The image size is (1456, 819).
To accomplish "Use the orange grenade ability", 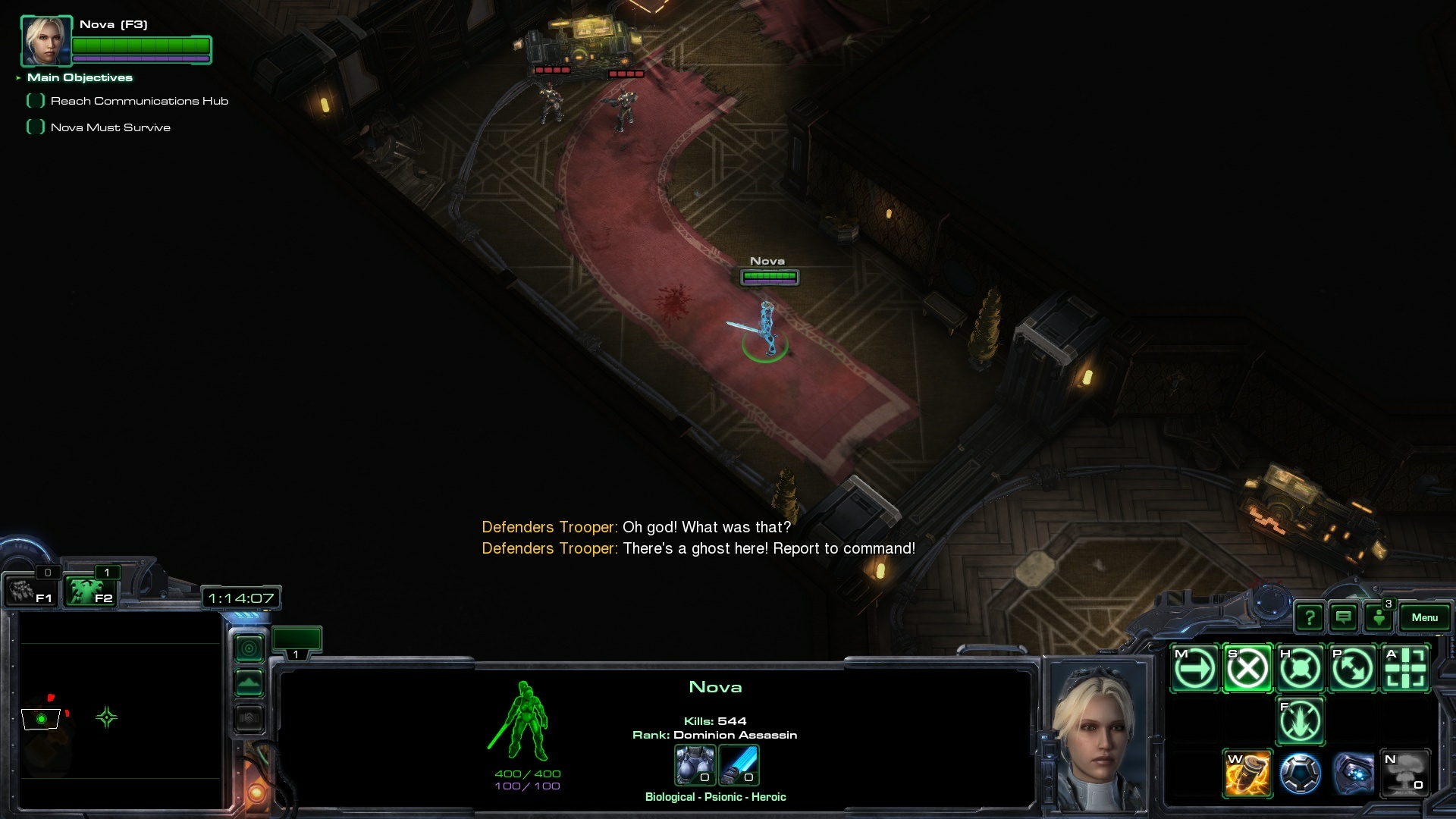I will 1247,773.
